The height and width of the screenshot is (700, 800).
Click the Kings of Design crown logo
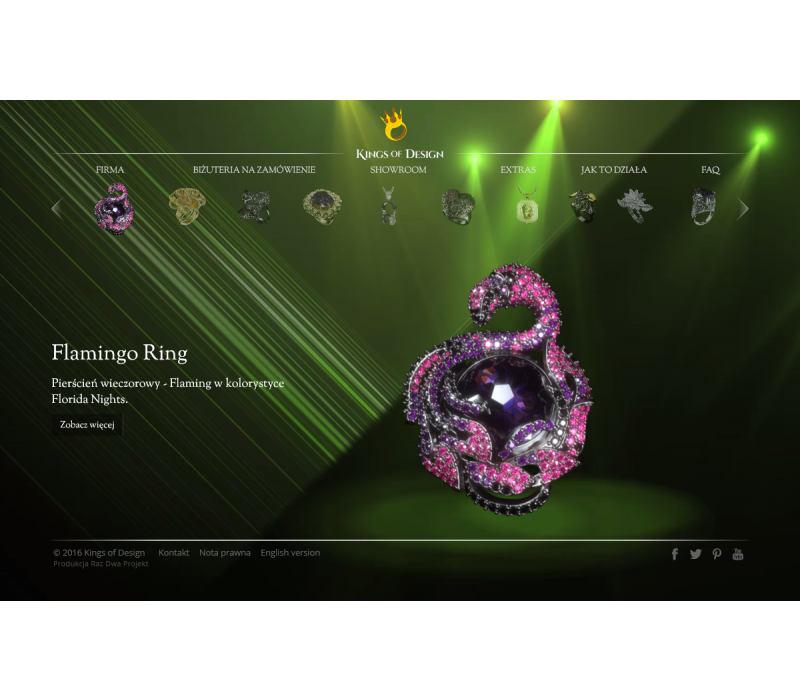click(393, 127)
